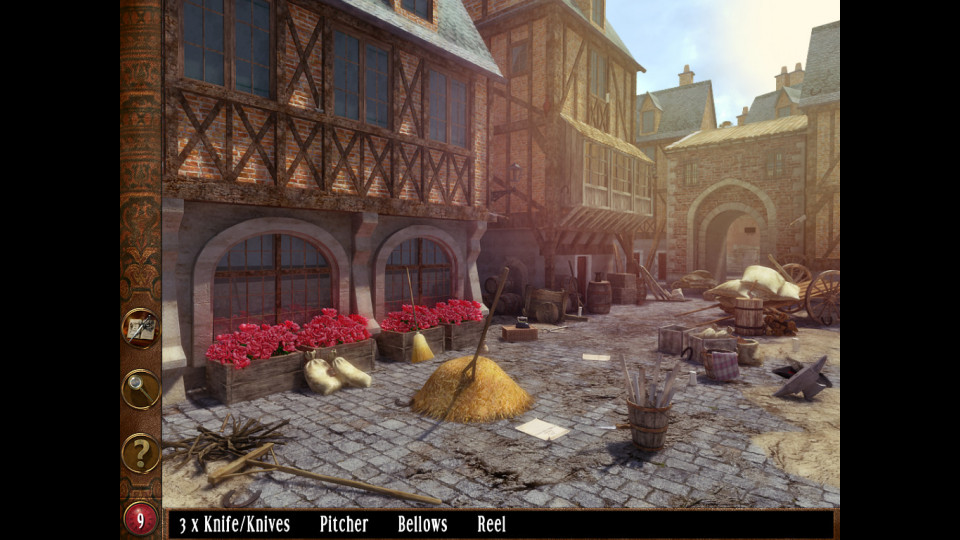This screenshot has height=540, width=960.
Task: Open the journal with quill icon
Action: [x=141, y=328]
